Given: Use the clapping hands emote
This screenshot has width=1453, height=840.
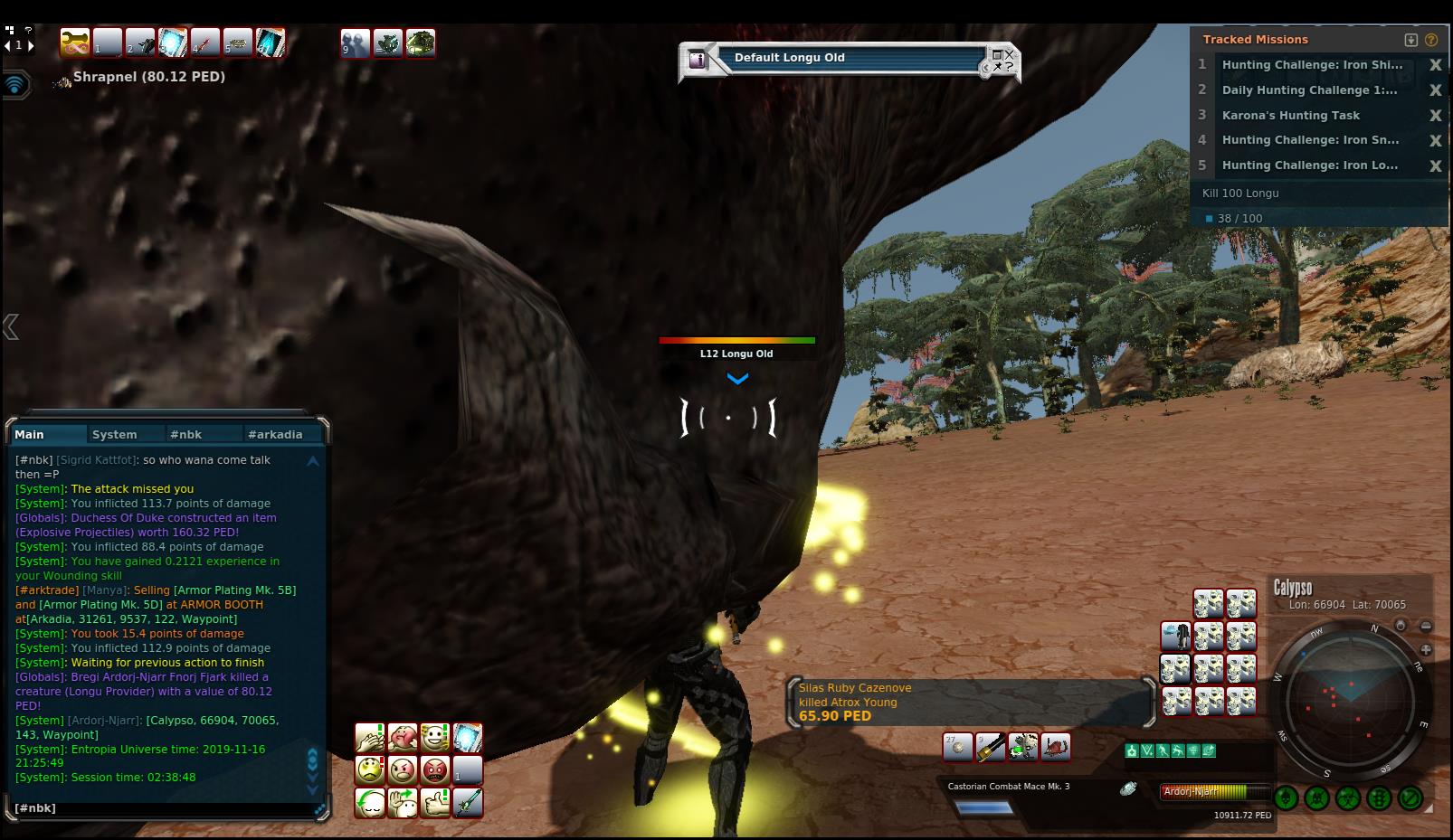Looking at the screenshot, I should point(369,738).
